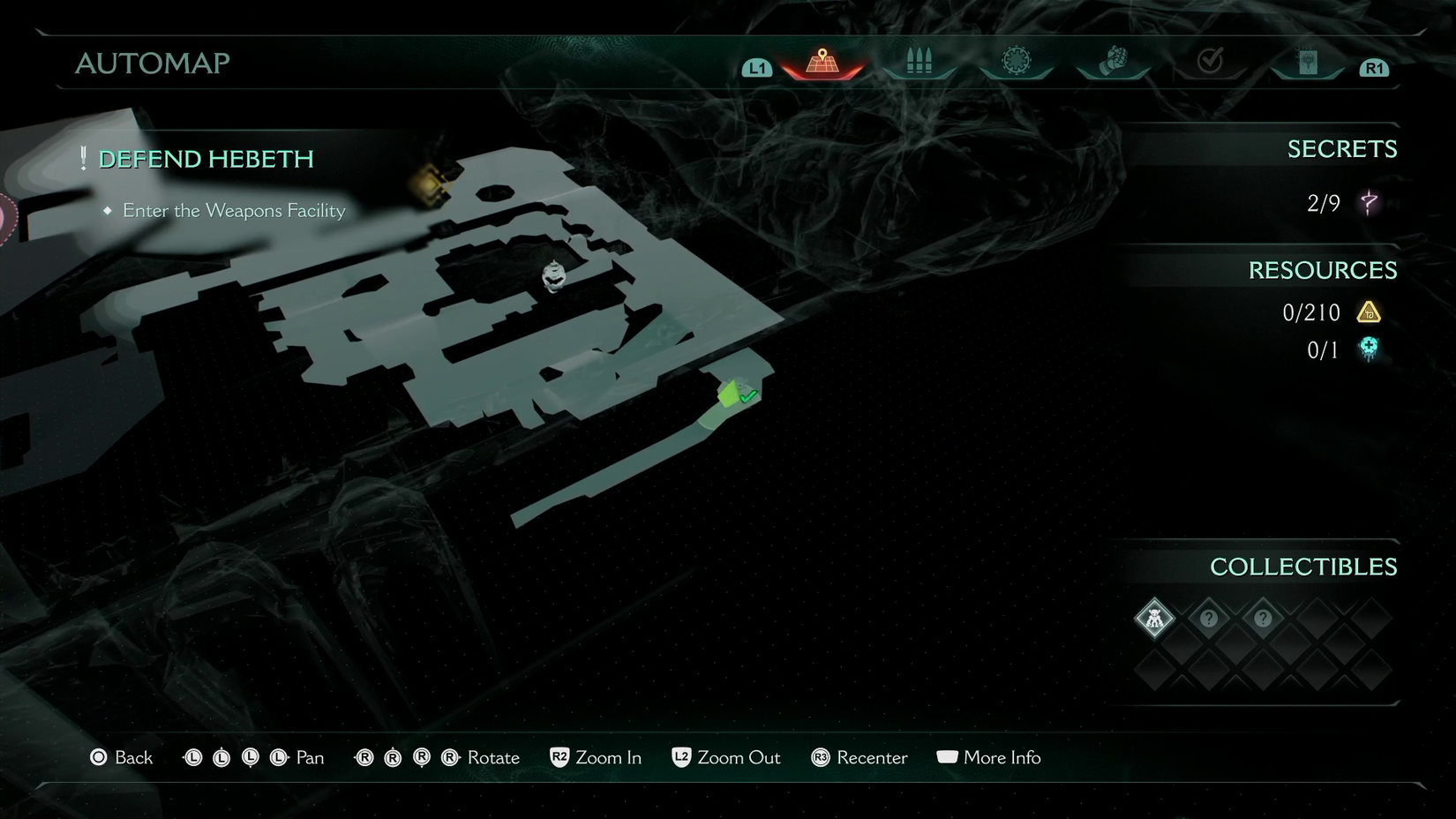Open the Runes fist icon

[x=1114, y=60]
